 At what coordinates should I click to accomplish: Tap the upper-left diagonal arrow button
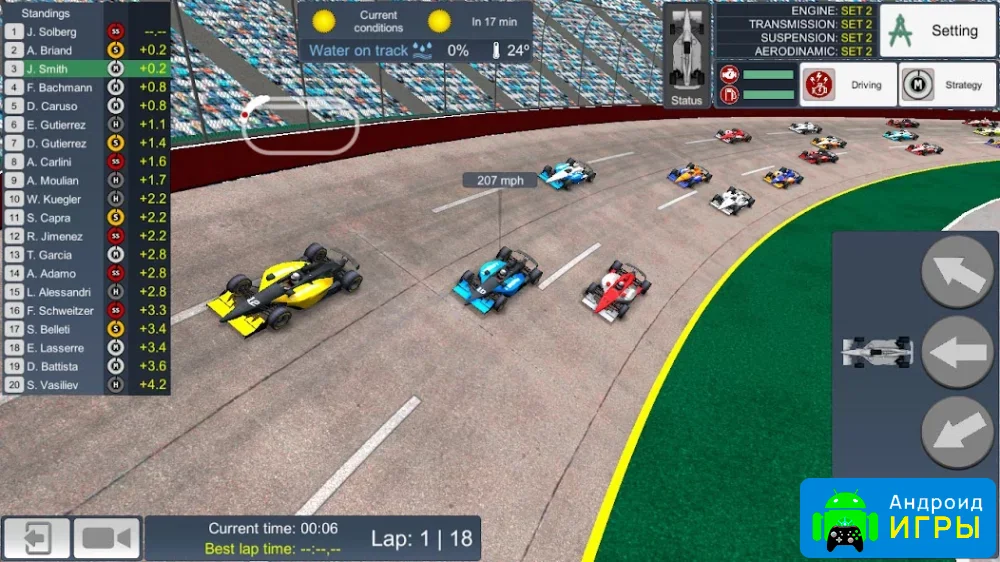pos(956,272)
